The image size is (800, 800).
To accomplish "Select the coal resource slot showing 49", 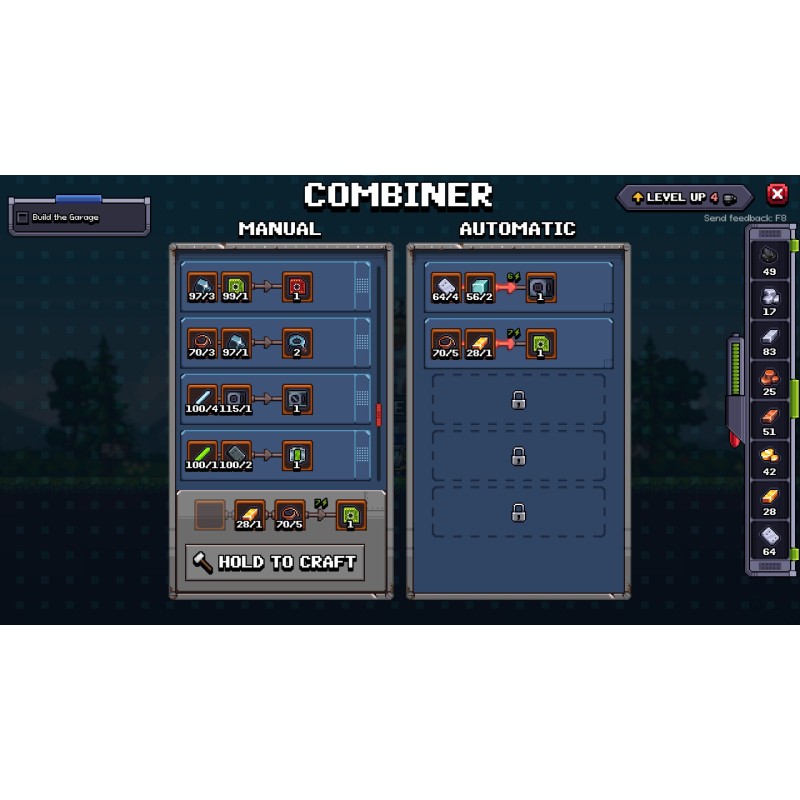I will [769, 258].
